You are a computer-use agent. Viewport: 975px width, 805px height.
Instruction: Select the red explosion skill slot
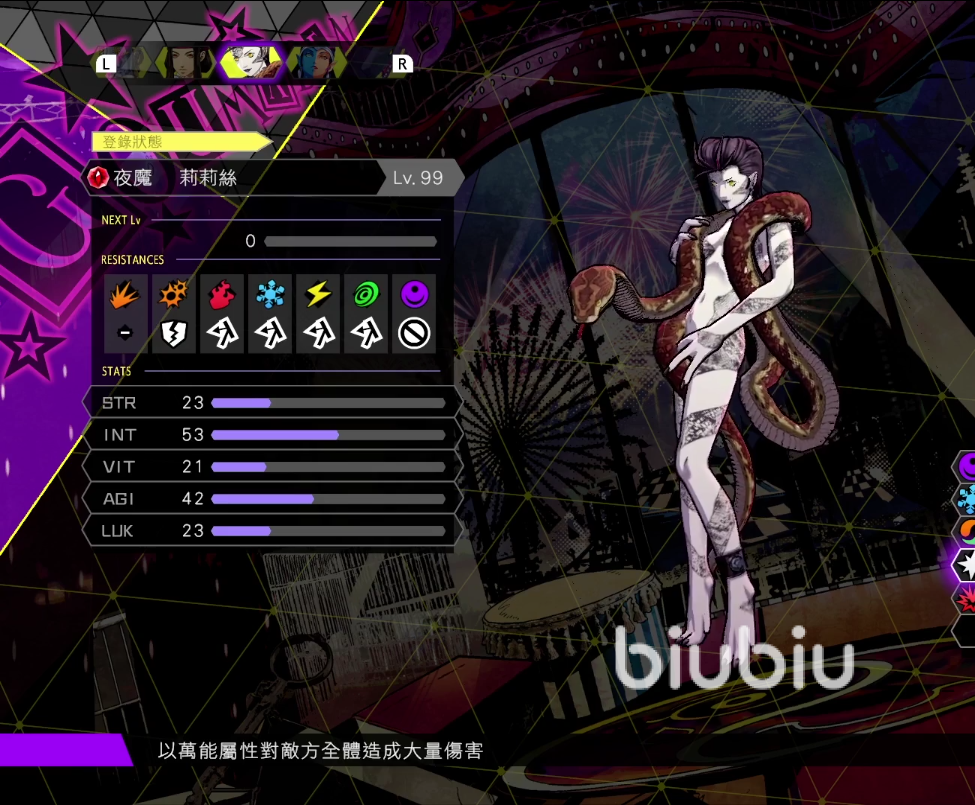pyautogui.click(x=967, y=598)
